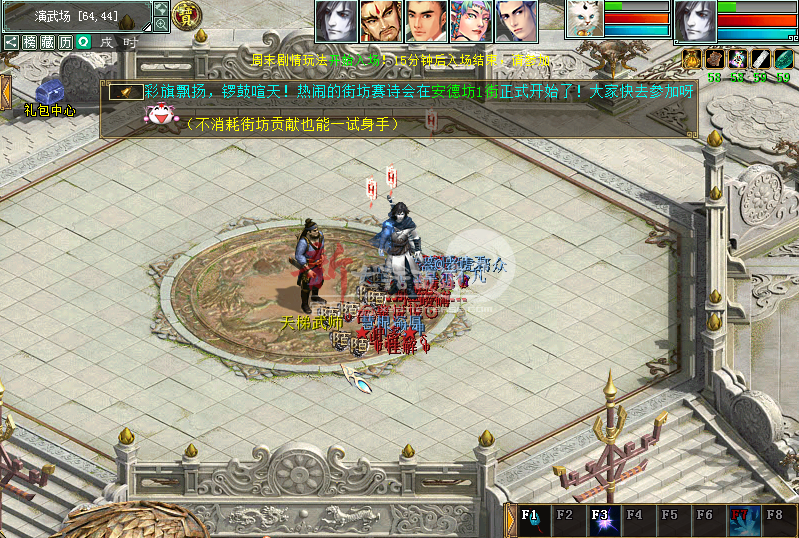799x538 pixels.
Task: Click the 榜 ranking button
Action: pyautogui.click(x=30, y=42)
